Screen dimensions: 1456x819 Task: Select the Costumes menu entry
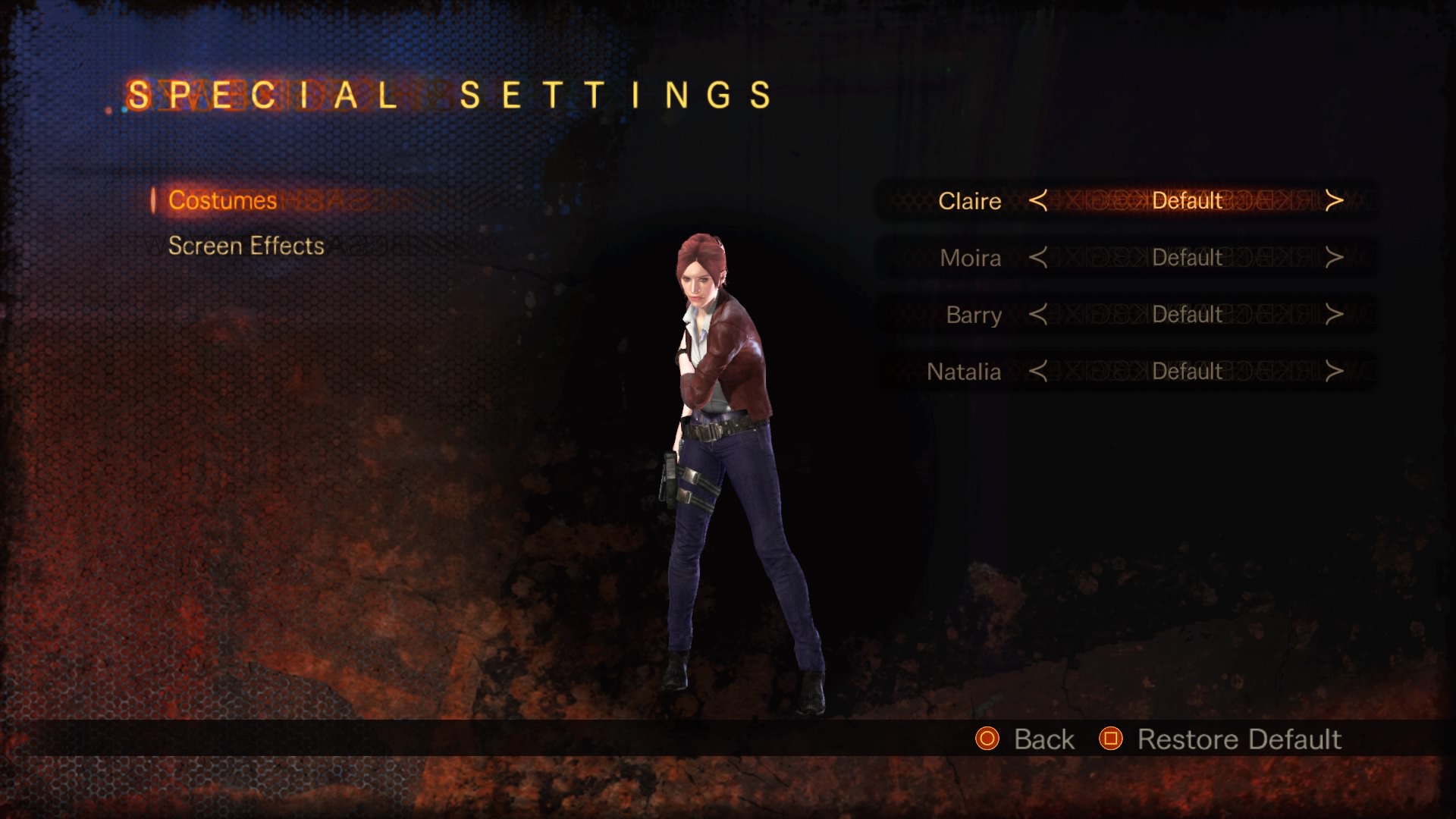coord(222,200)
